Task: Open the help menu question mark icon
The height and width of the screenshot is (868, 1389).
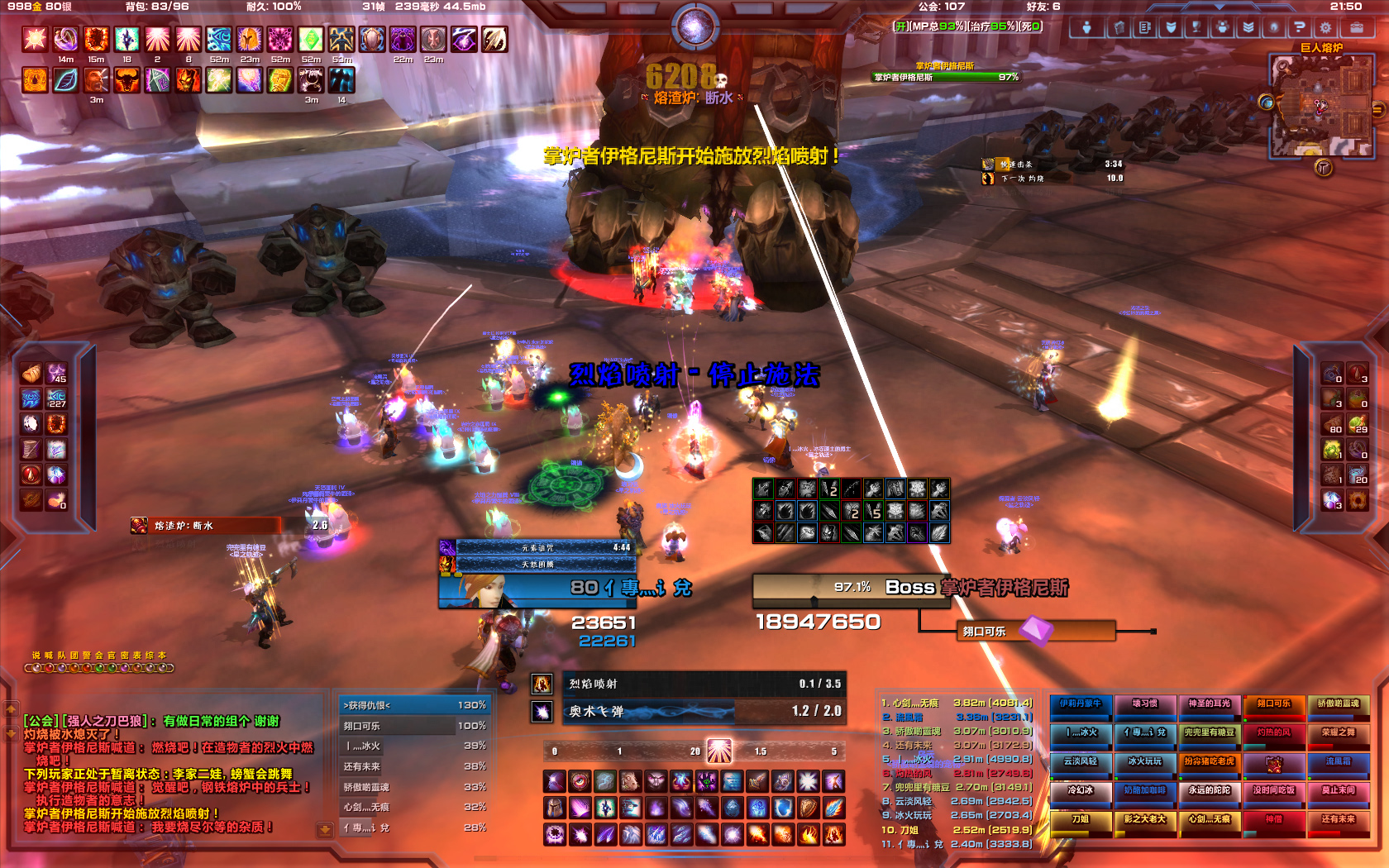Action: tap(1301, 28)
